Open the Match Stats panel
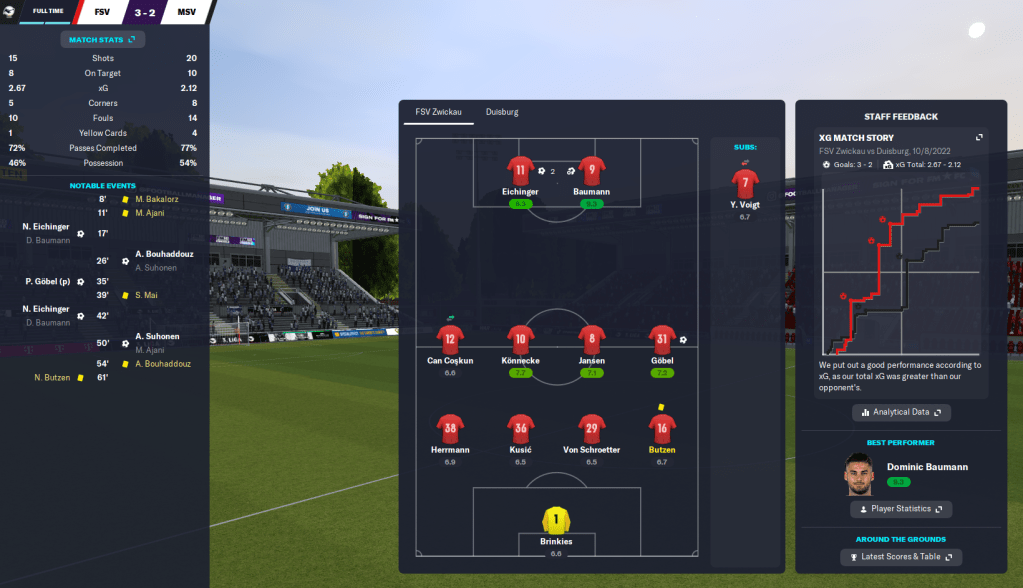Viewport: 1023px width, 588px height. 103,40
